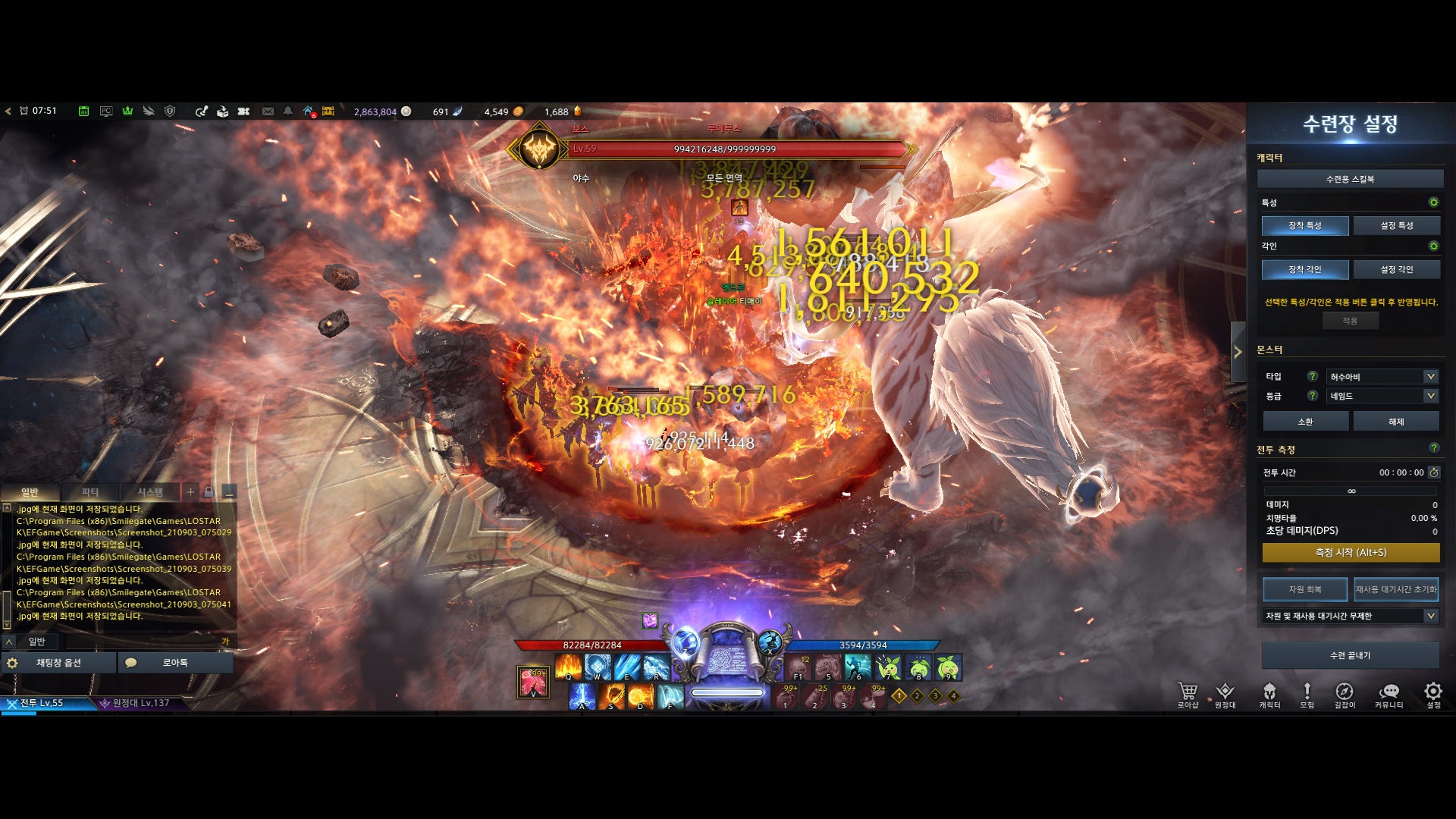Image resolution: width=1456 pixels, height=819 pixels.
Task: Start combat measurement with 측정 시작
Action: pos(1351,553)
